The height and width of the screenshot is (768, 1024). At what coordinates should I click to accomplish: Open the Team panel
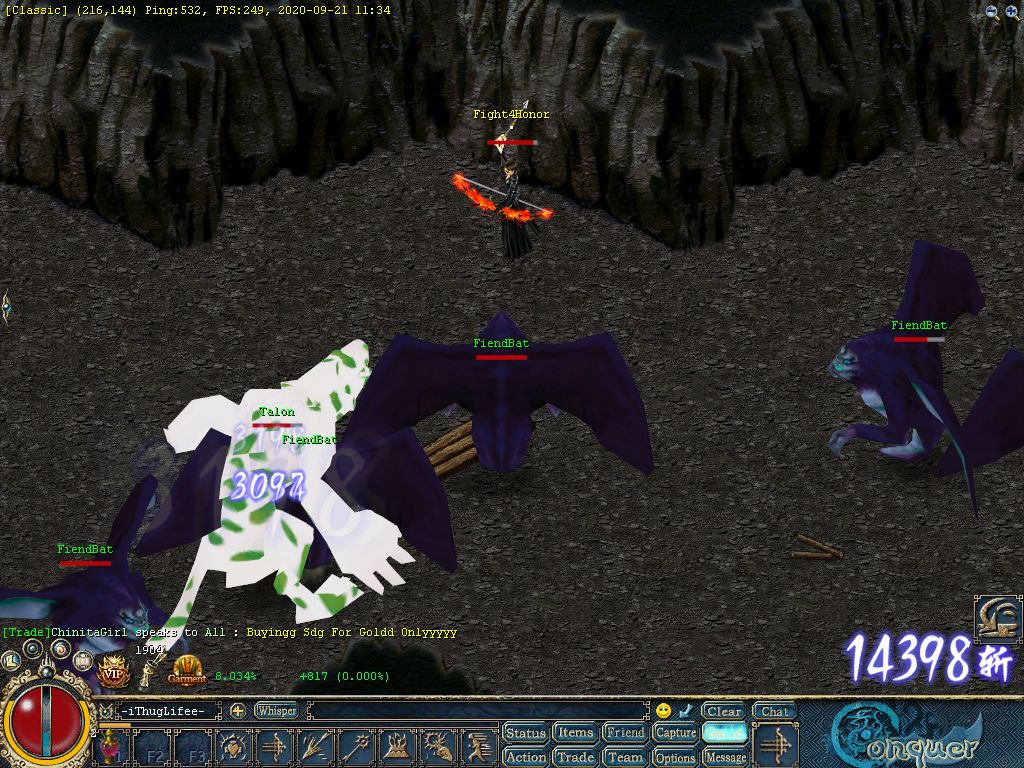point(626,757)
